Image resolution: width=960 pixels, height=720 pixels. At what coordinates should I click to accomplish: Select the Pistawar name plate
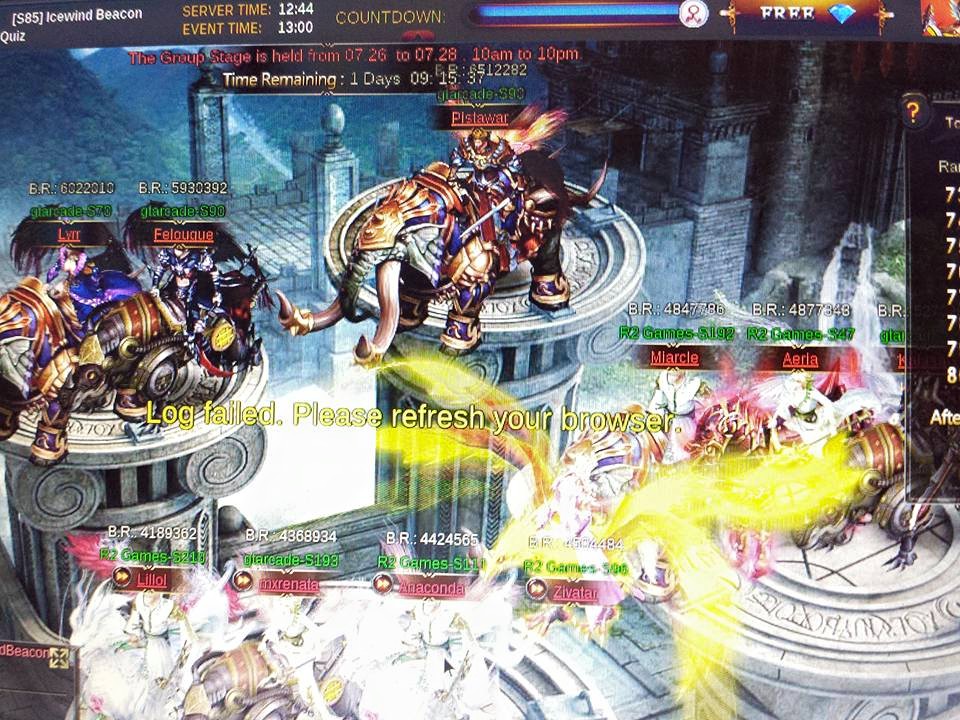[x=480, y=118]
